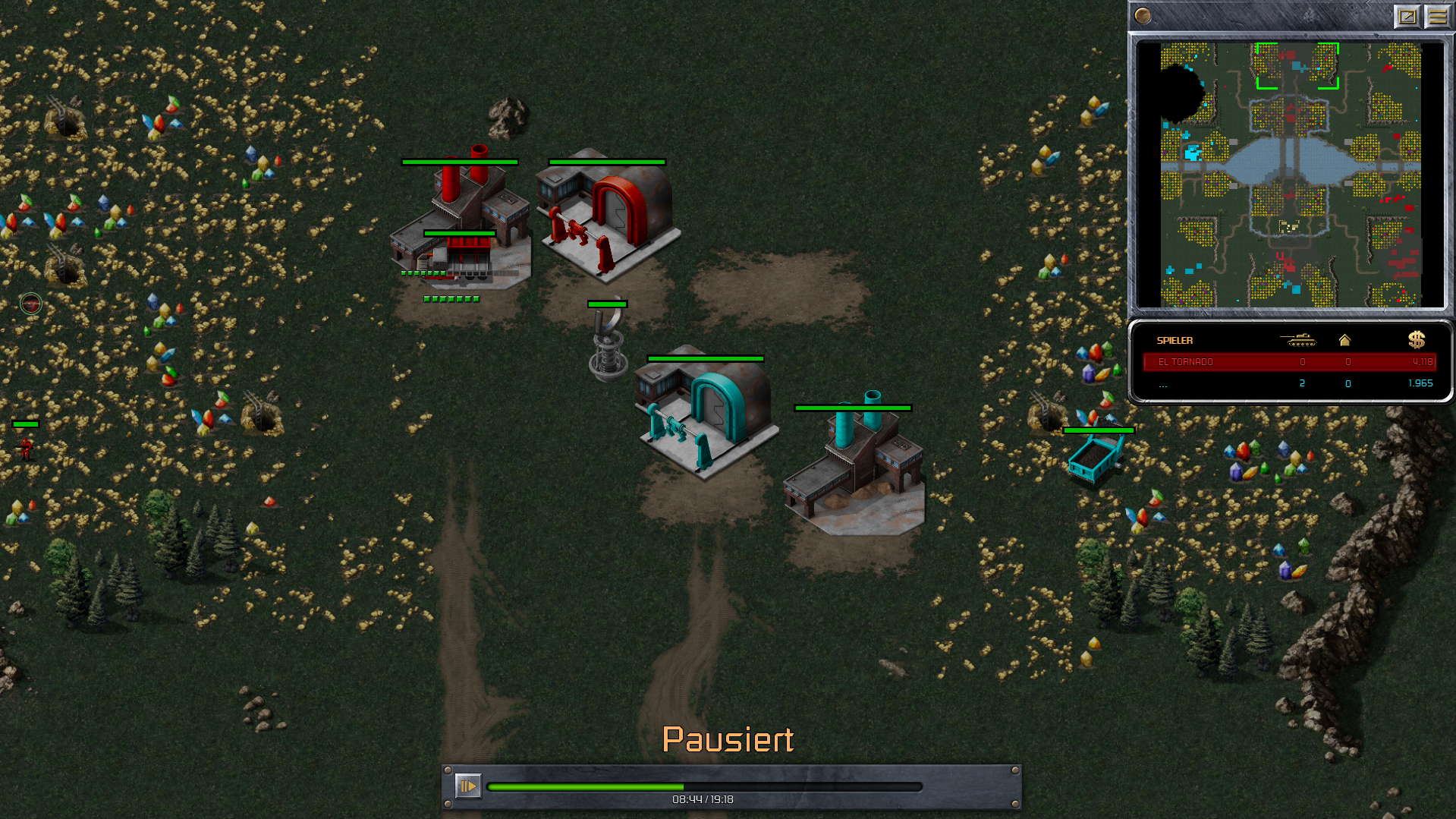The image size is (1456, 819).
Task: Click the round bronze button in the top bar
Action: pos(1143,16)
